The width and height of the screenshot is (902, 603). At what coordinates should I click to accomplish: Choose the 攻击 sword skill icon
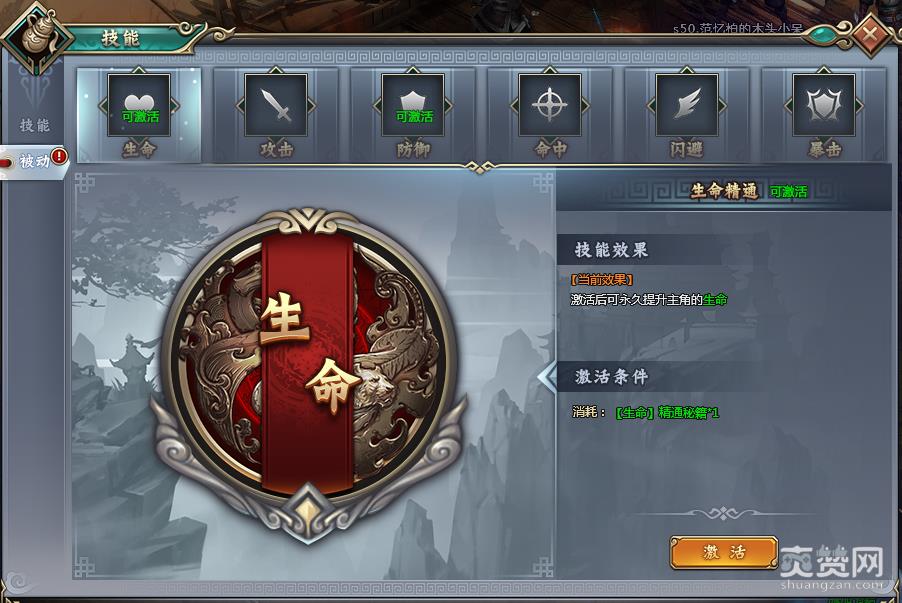276,106
